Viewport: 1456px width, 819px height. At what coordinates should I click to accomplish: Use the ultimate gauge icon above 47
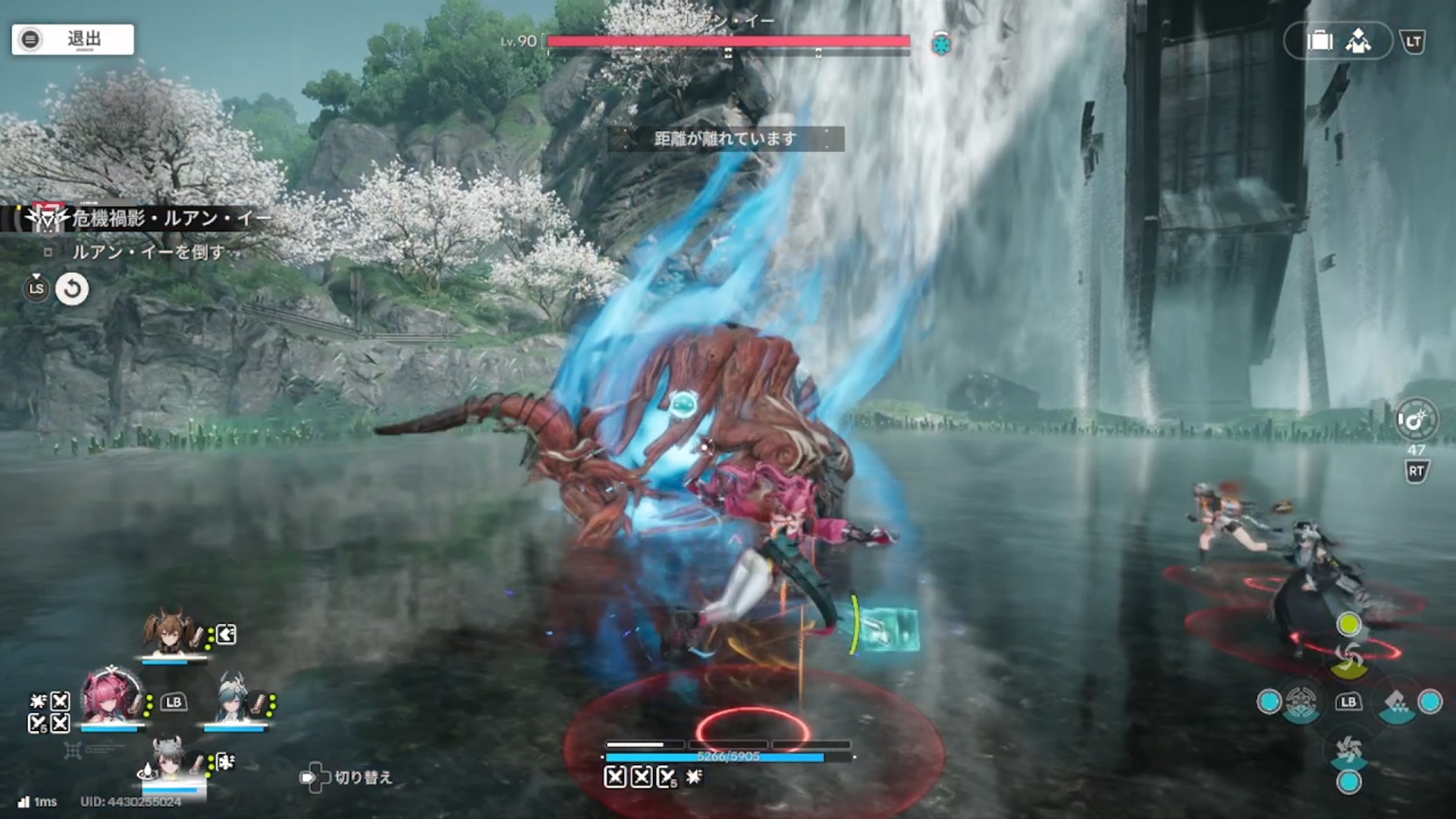pyautogui.click(x=1415, y=419)
